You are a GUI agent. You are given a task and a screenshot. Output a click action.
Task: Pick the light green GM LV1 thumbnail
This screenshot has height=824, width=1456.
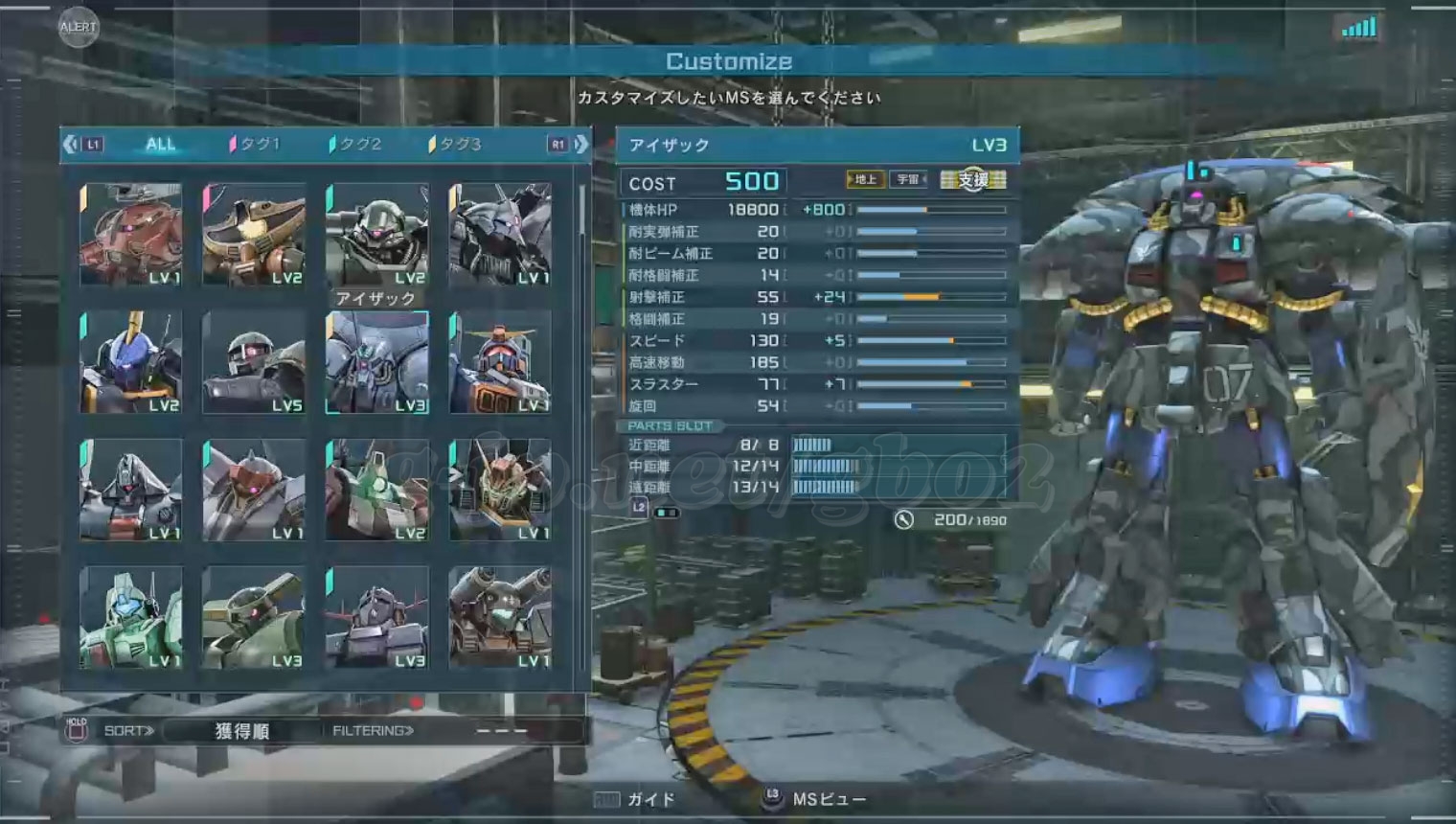[131, 618]
